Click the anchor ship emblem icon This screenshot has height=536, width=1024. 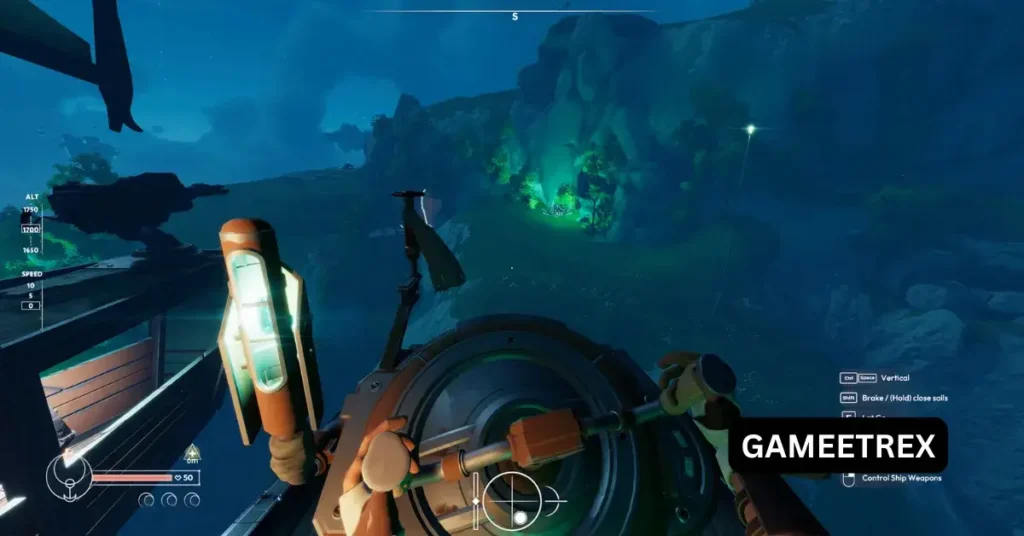68,476
